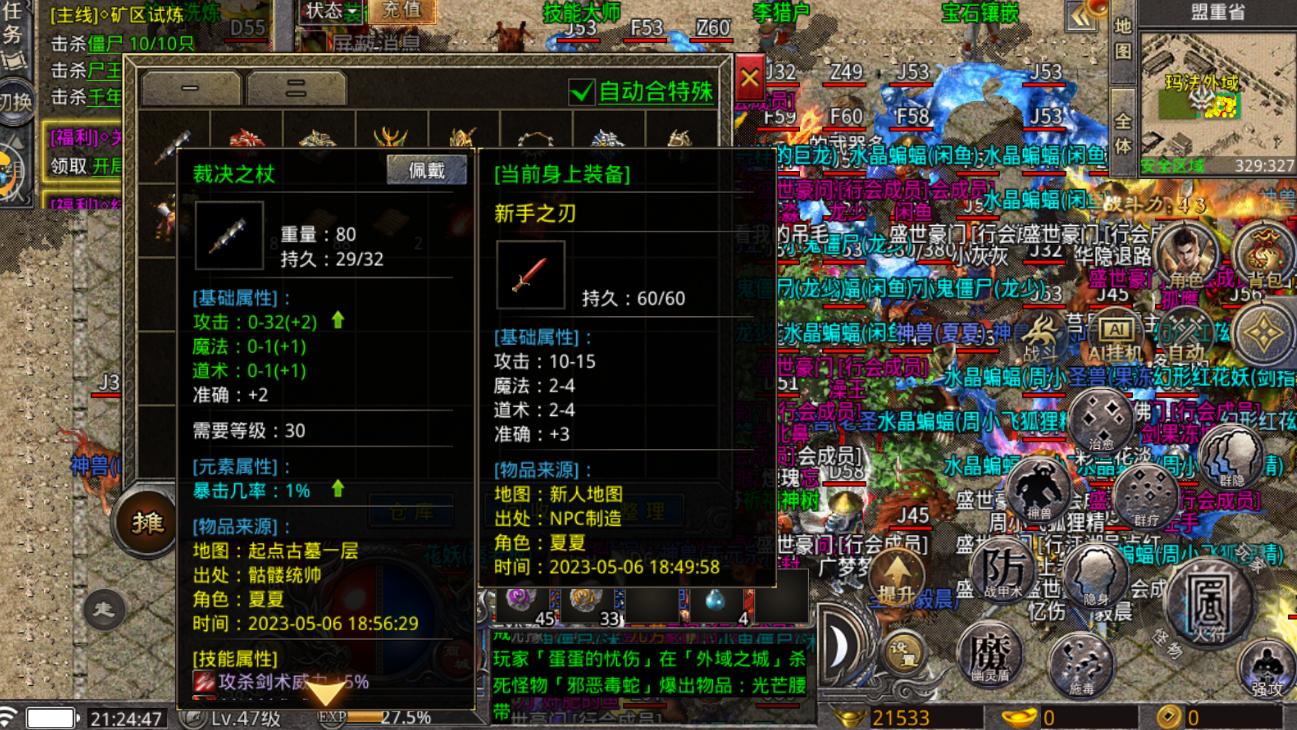1297x730 pixels.
Task: Cast the 幽灵盾 skill
Action: coord(989,654)
